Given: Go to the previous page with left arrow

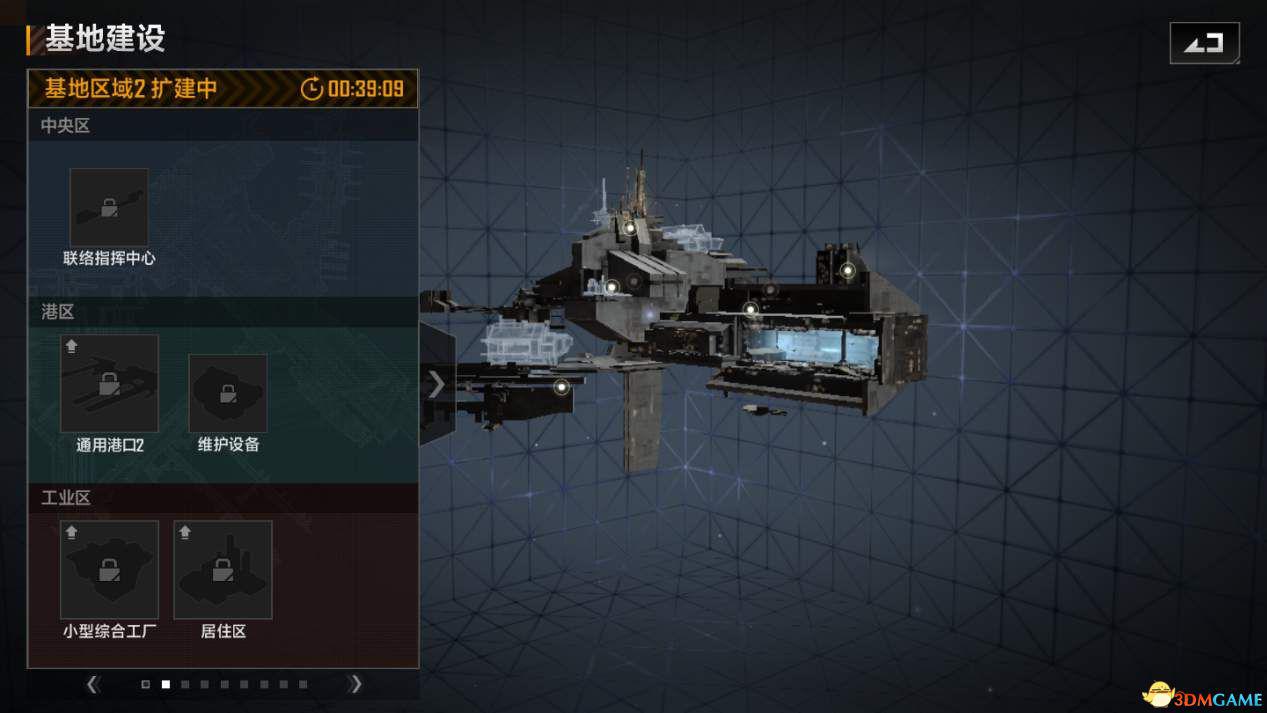Looking at the screenshot, I should 93,684.
